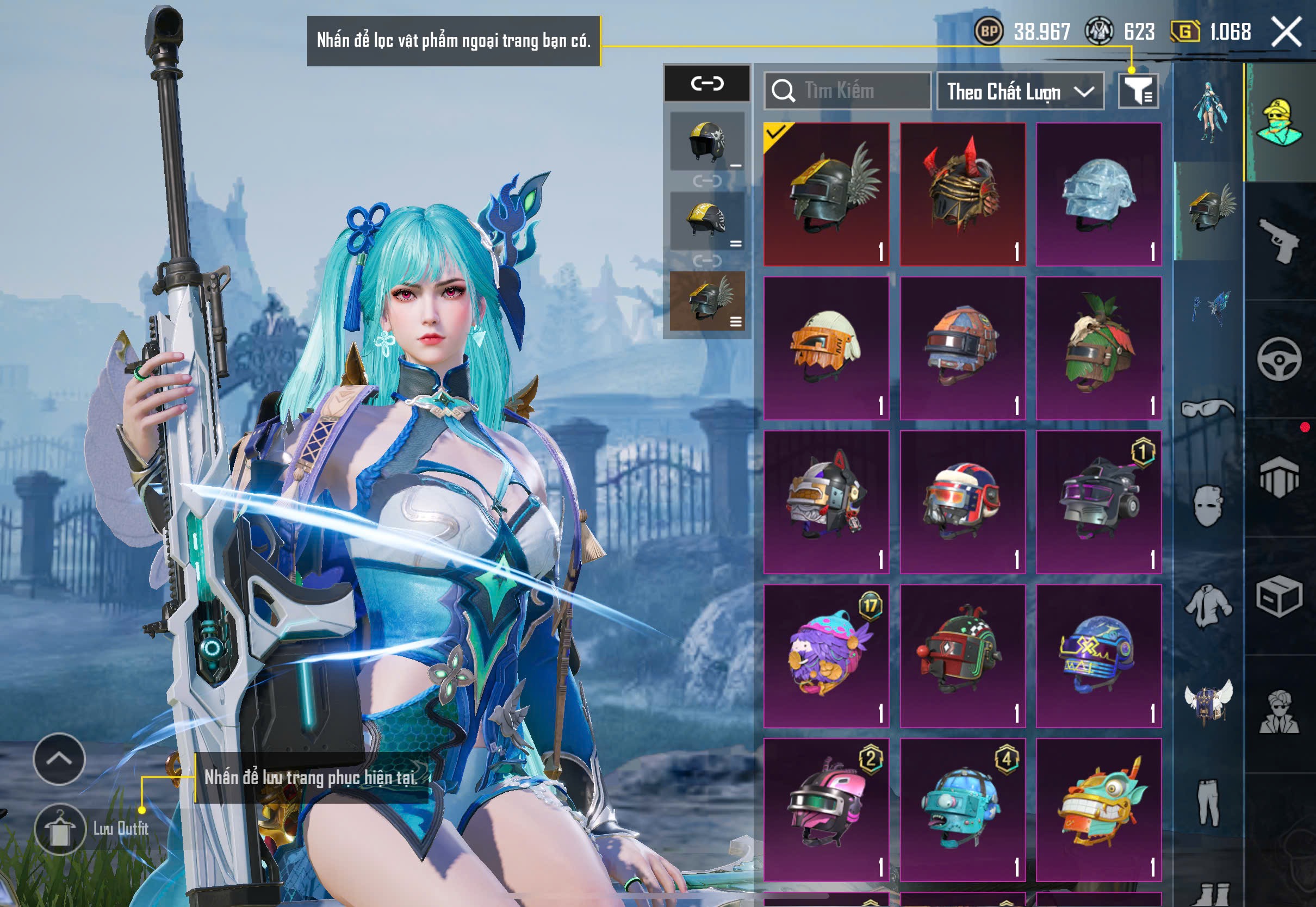Choose the red horned demon helmet
This screenshot has width=1316, height=907.
click(963, 194)
